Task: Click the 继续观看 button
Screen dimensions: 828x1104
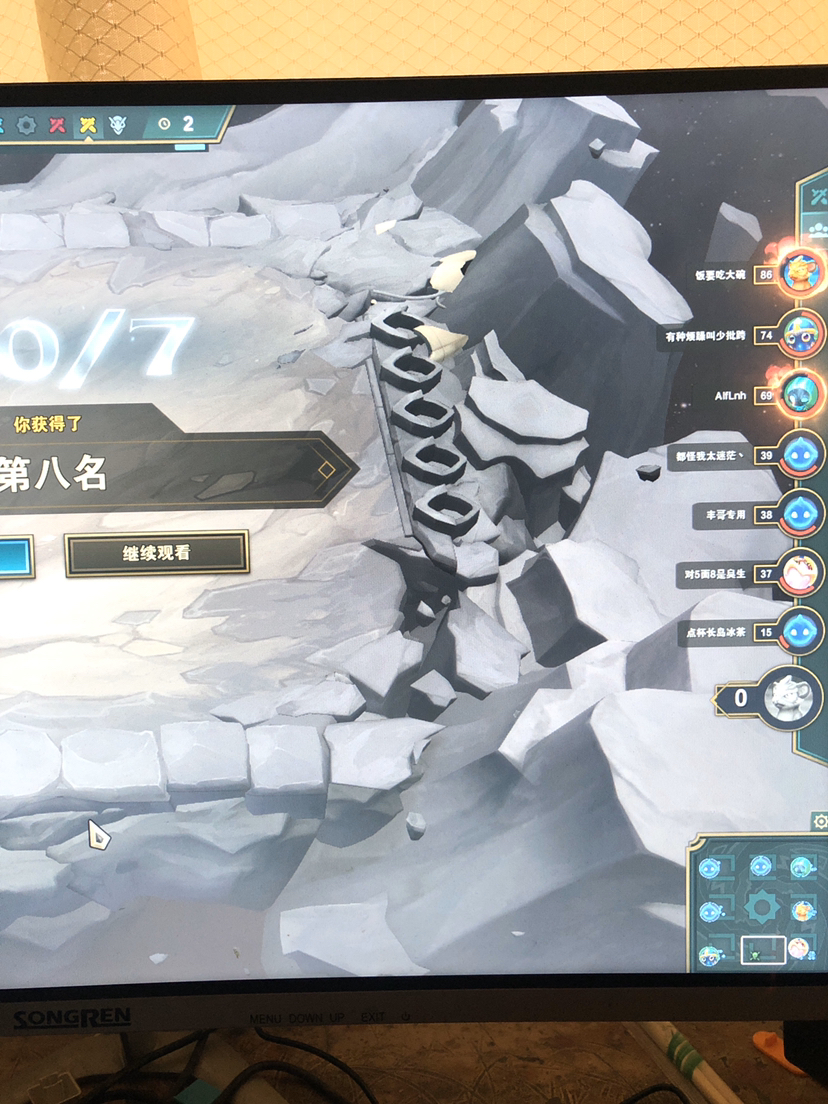Action: coord(156,553)
